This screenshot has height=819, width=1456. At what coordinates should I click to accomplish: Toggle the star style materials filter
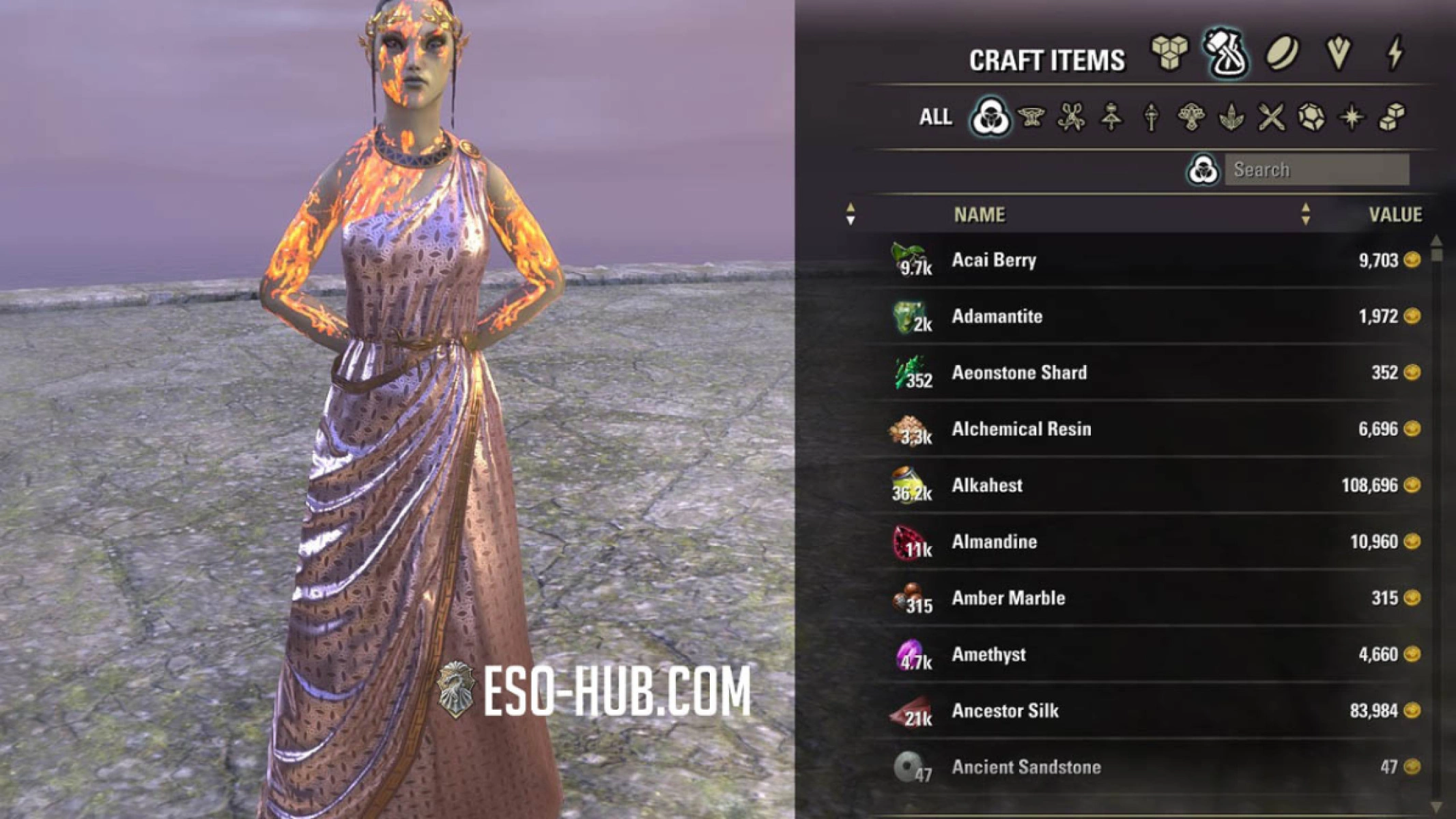[1352, 117]
